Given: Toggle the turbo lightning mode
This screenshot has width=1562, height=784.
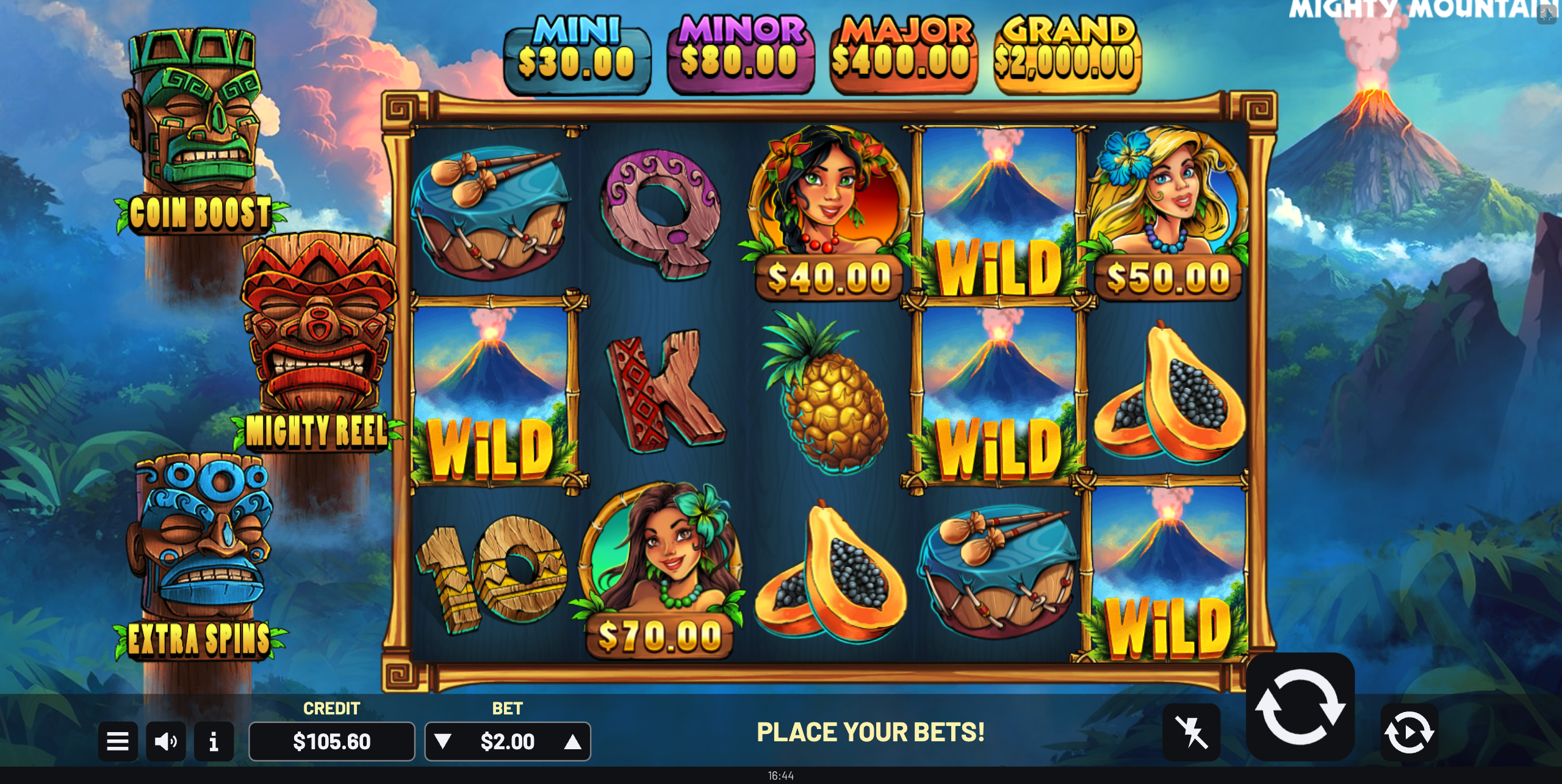Looking at the screenshot, I should click(1191, 732).
